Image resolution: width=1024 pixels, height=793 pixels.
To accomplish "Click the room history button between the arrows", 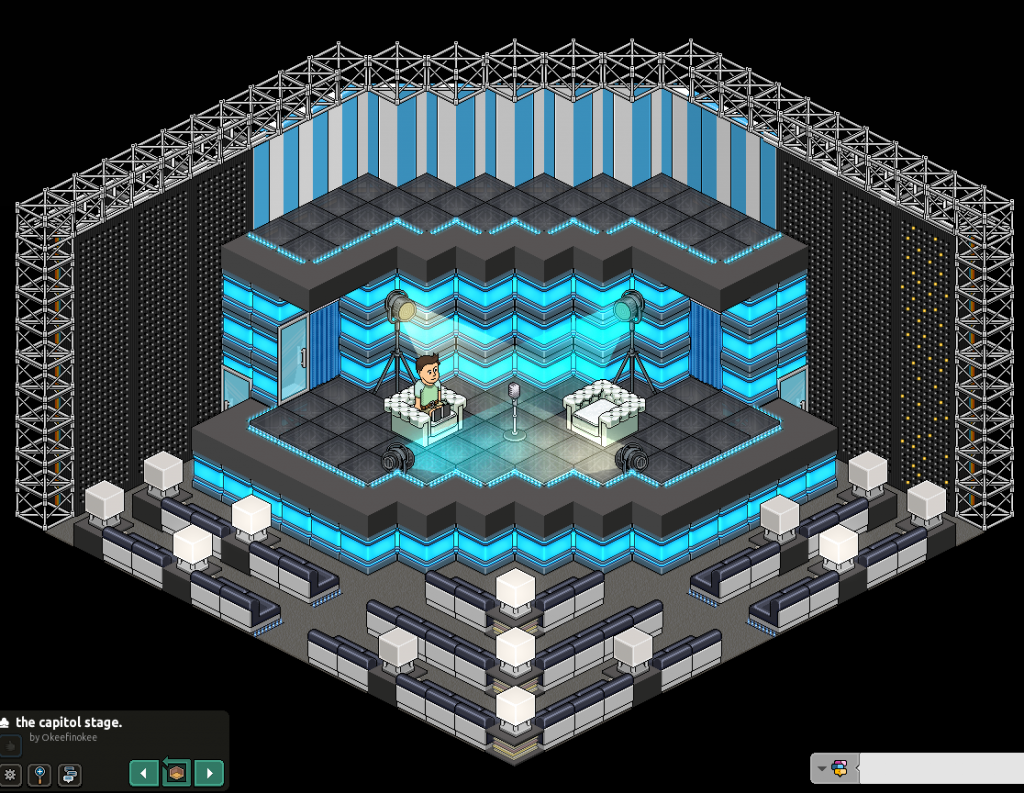I will point(176,773).
